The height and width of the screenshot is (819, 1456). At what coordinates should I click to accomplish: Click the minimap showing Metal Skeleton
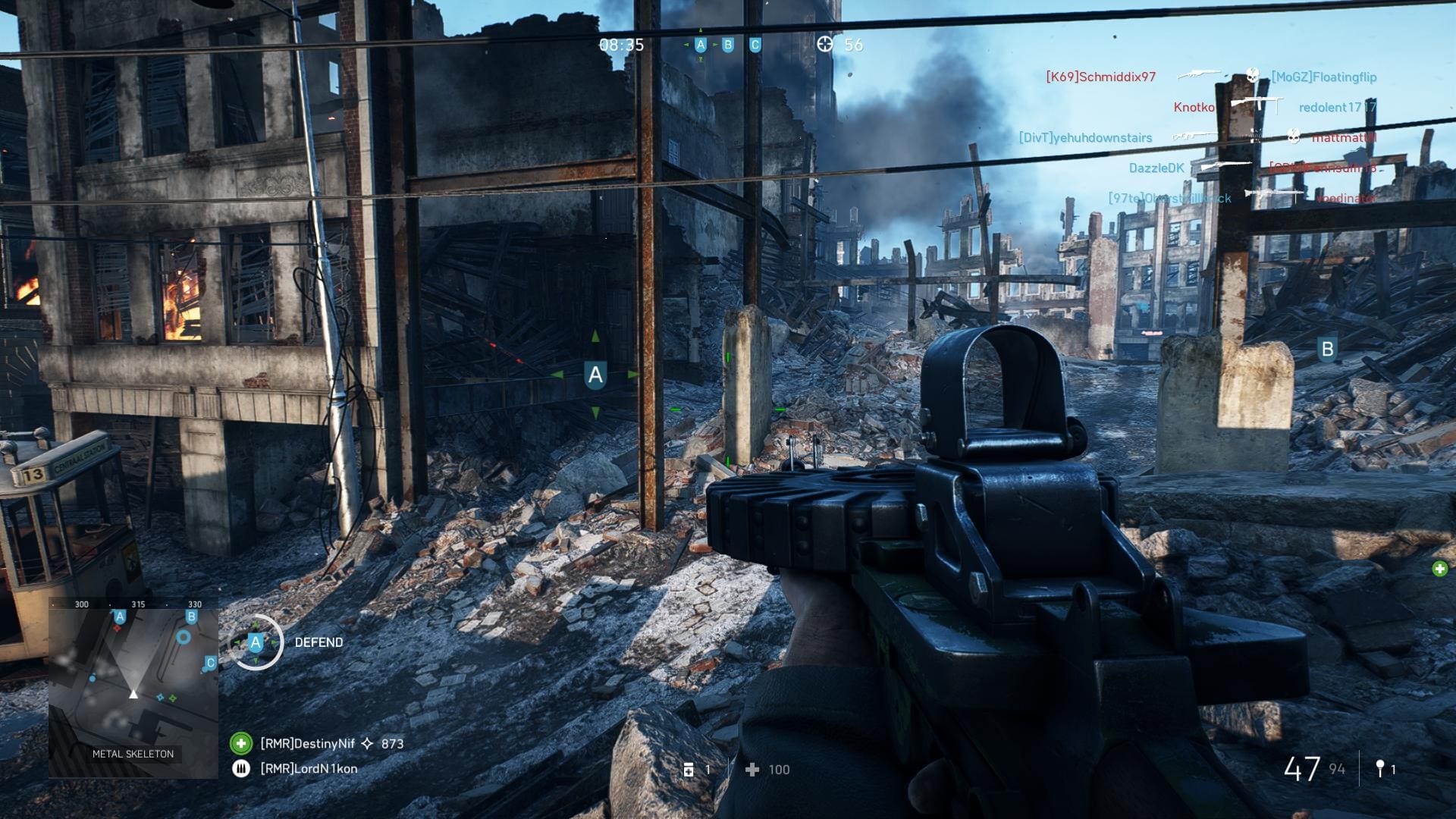pyautogui.click(x=133, y=688)
